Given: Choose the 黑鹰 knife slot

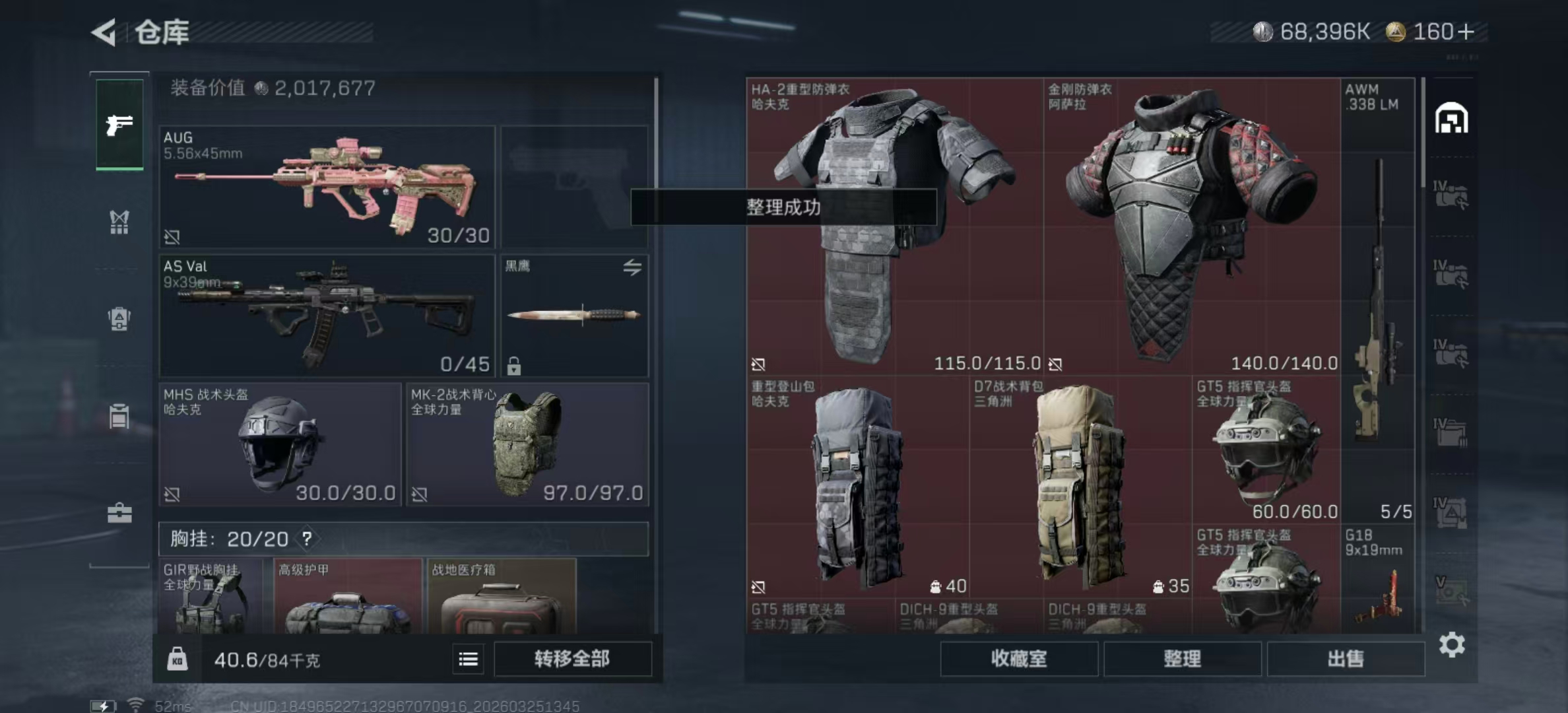Looking at the screenshot, I should 574,316.
